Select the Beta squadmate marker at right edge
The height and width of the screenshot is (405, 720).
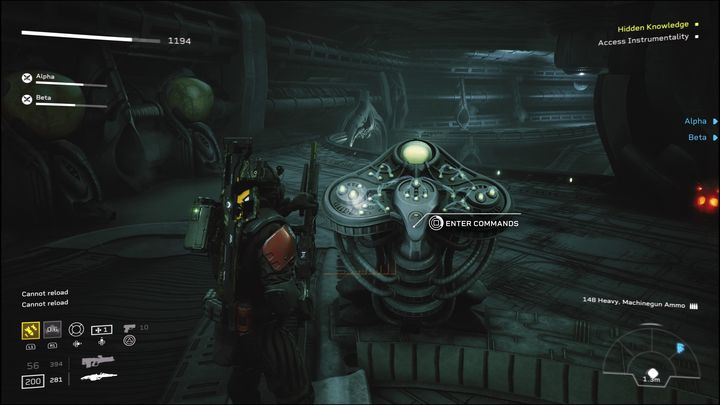pyautogui.click(x=701, y=137)
